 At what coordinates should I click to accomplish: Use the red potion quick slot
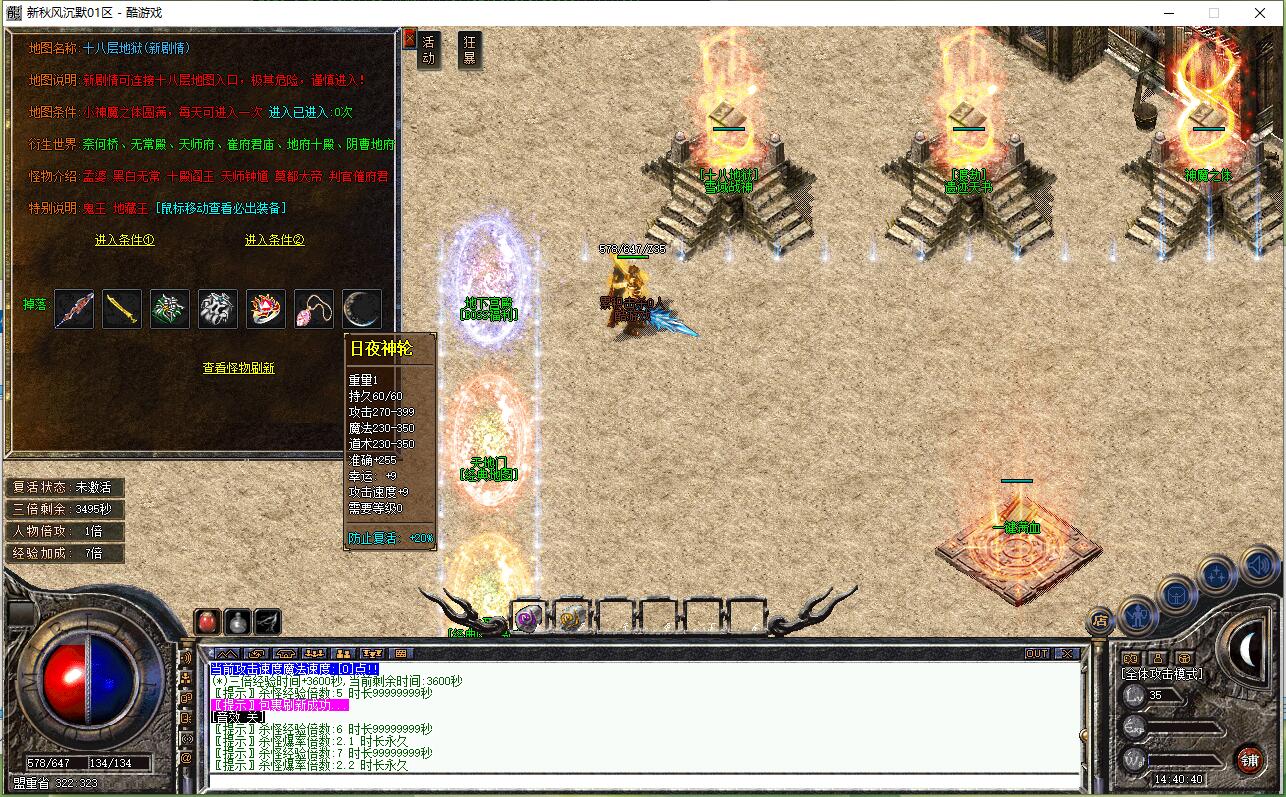(207, 621)
